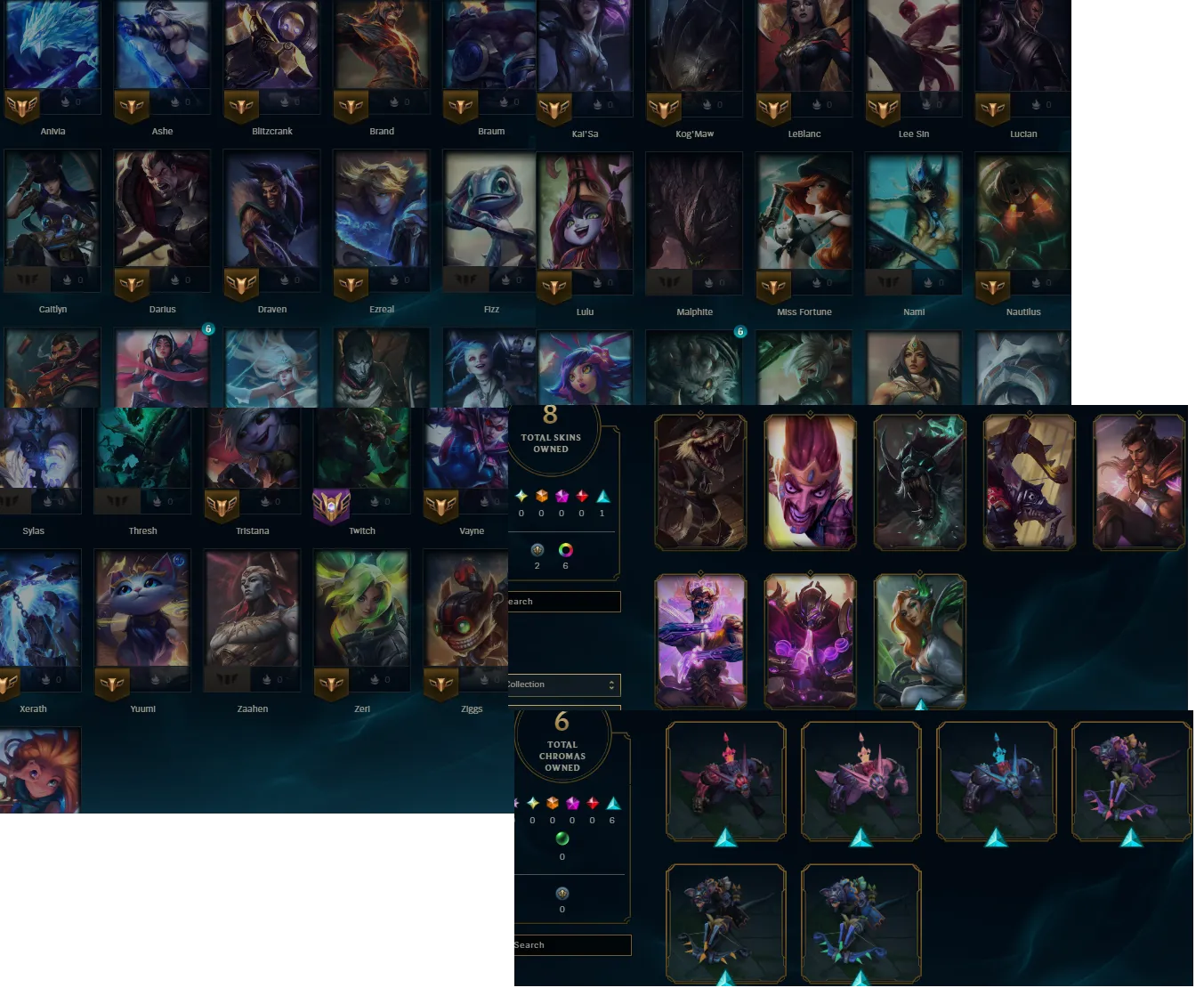Click the purple legendary gem filter in skins panel
1204x1004 pixels.
[563, 496]
